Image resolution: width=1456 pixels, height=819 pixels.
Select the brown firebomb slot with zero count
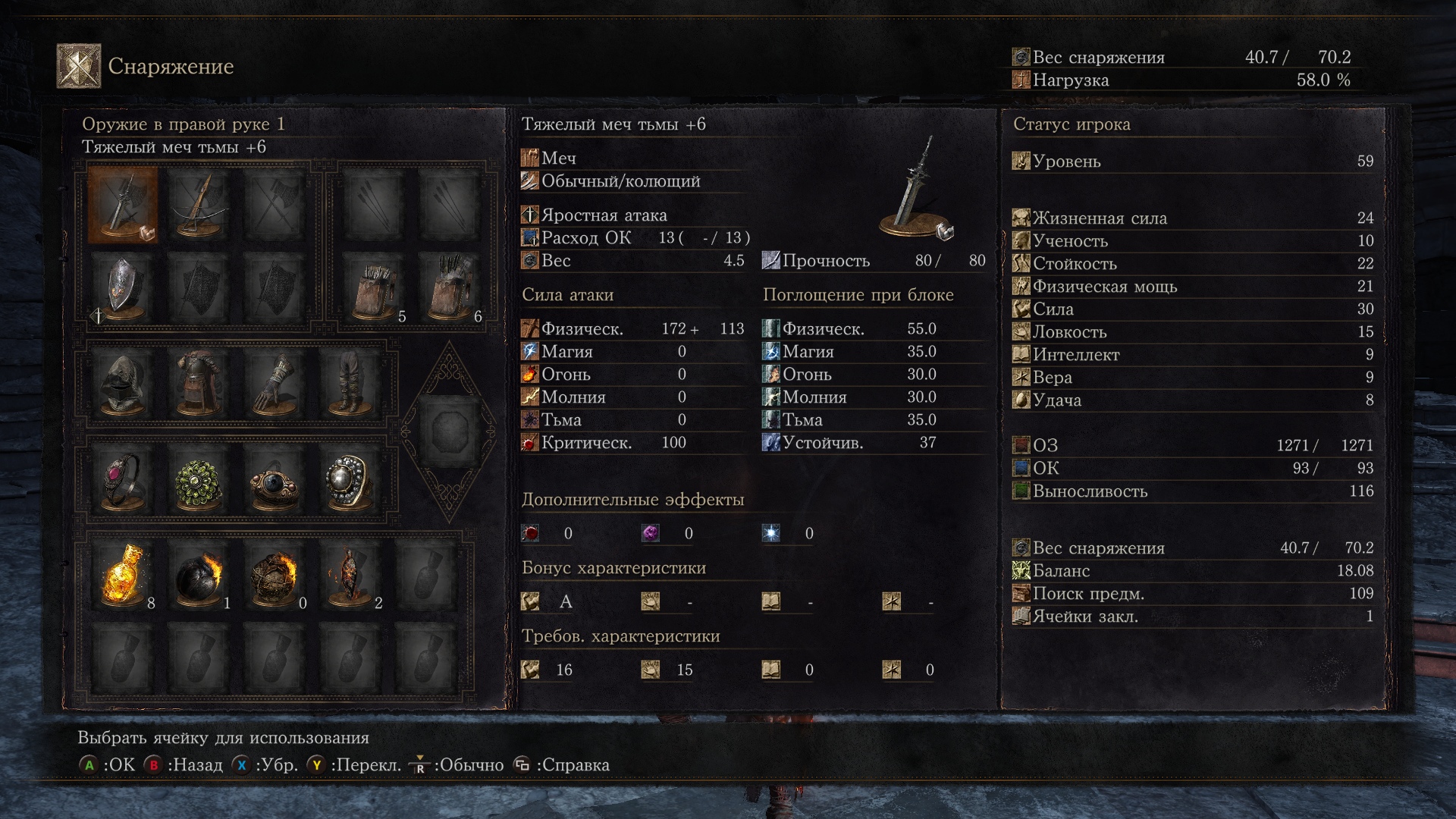(275, 575)
